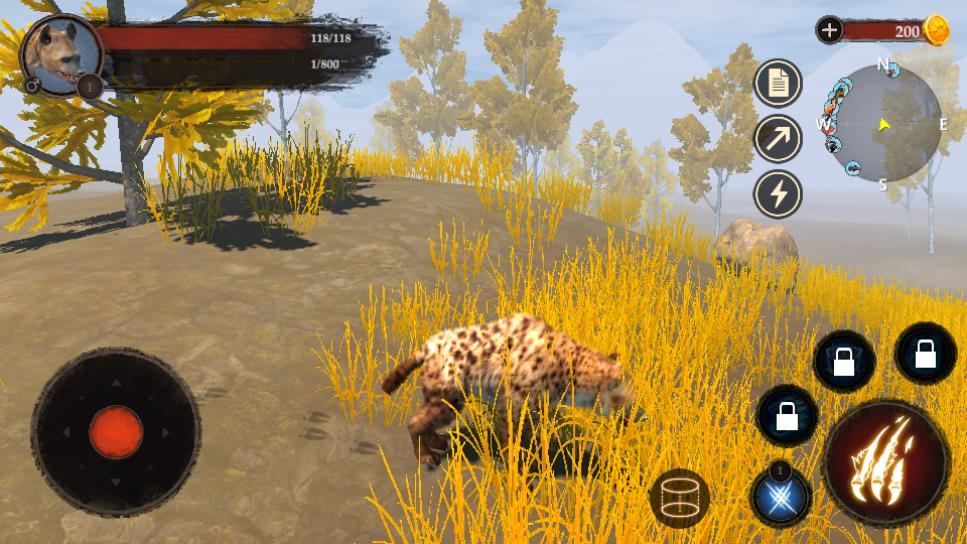
Task: Open the quest document icon
Action: pos(778,83)
